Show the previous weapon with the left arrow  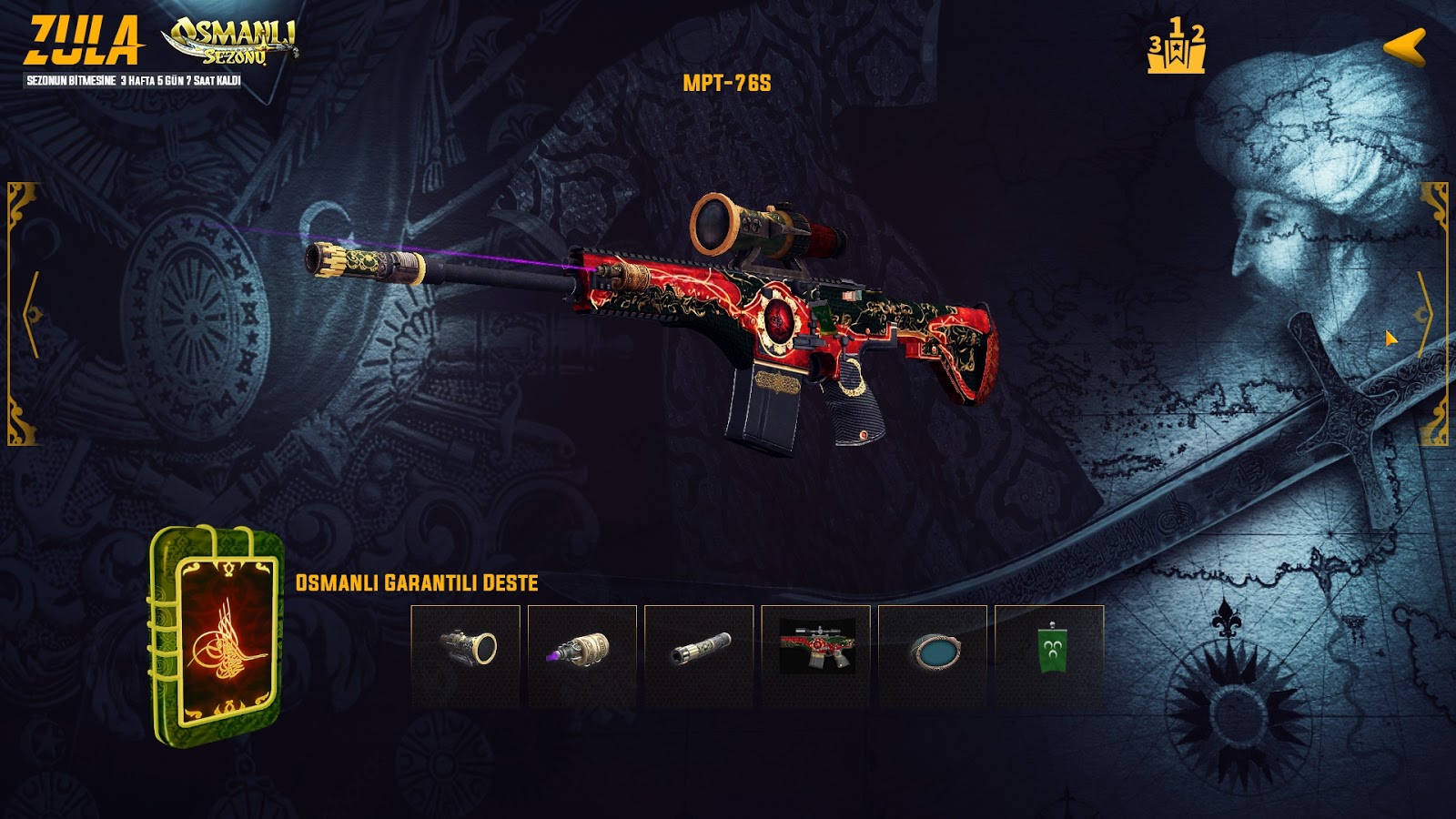point(30,314)
